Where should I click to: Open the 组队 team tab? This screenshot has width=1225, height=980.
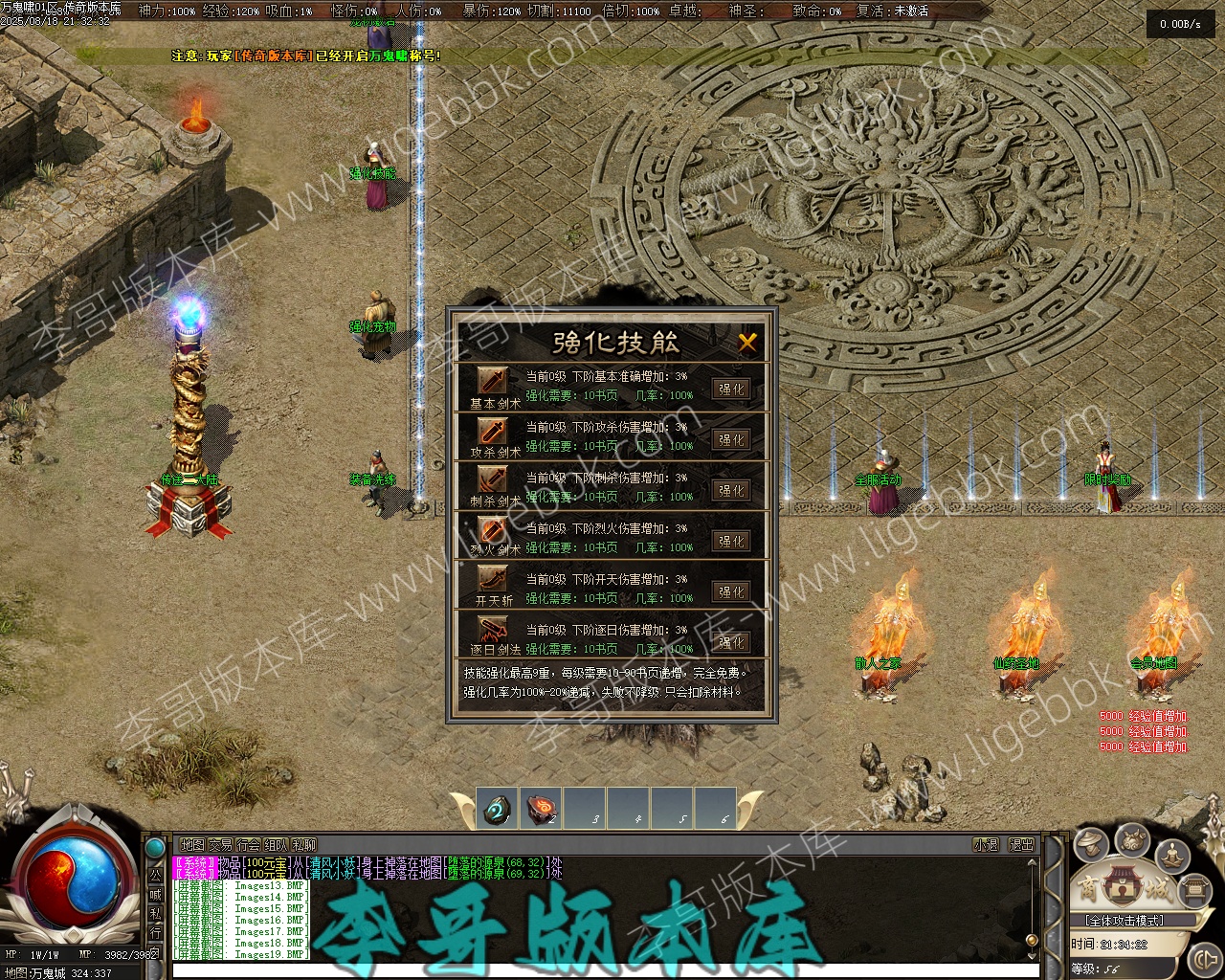276,845
